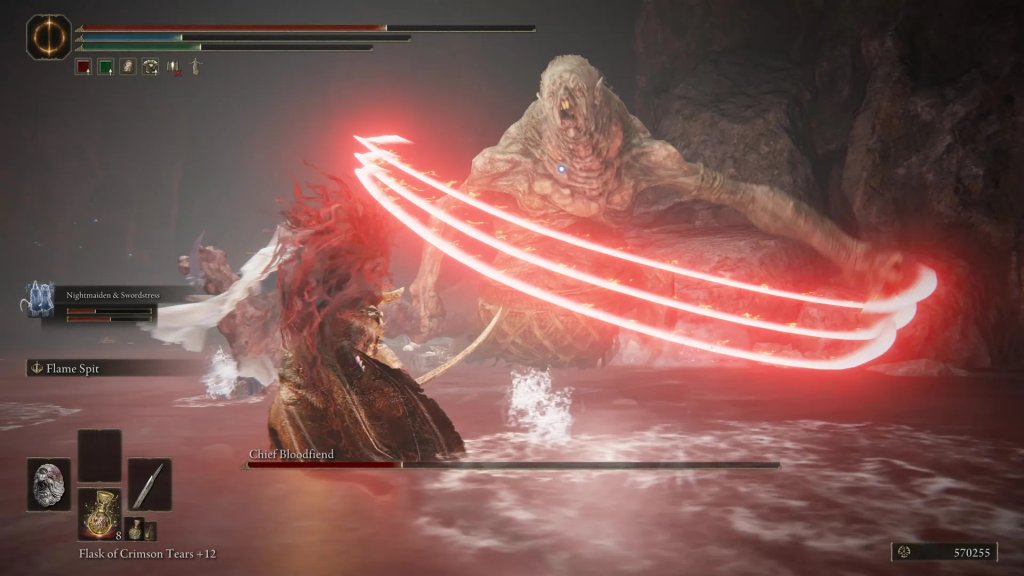Click the golden ring emblem icon
1024x576 pixels.
pyautogui.click(x=44, y=35)
